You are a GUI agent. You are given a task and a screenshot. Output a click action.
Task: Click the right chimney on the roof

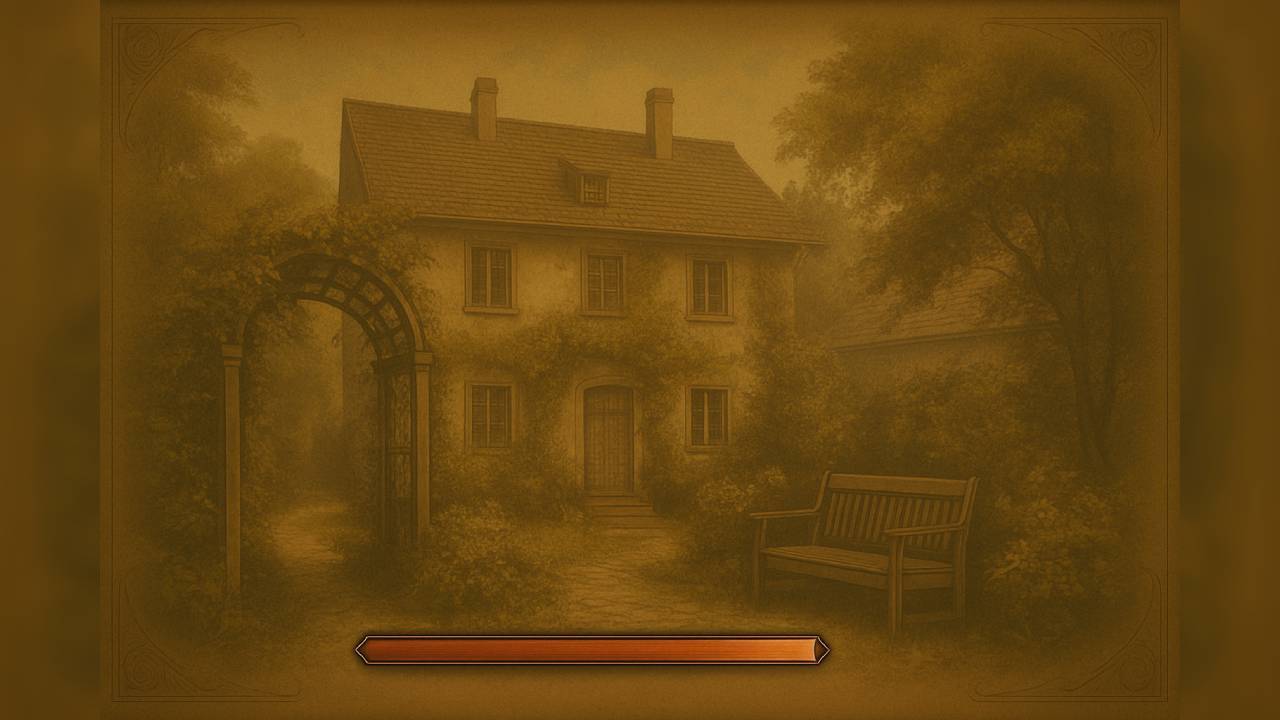point(660,110)
